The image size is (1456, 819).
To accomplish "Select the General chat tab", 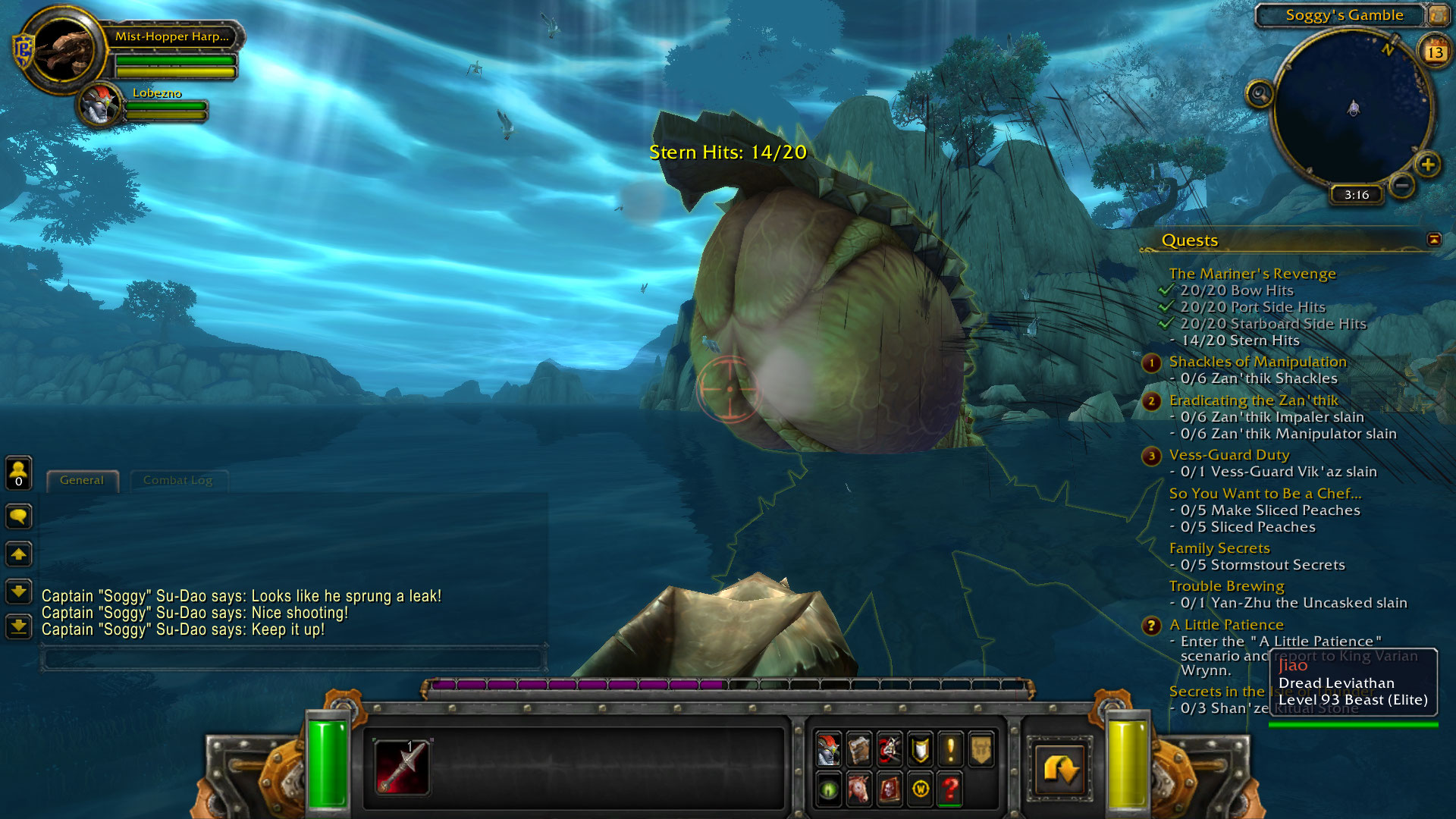I will (82, 480).
